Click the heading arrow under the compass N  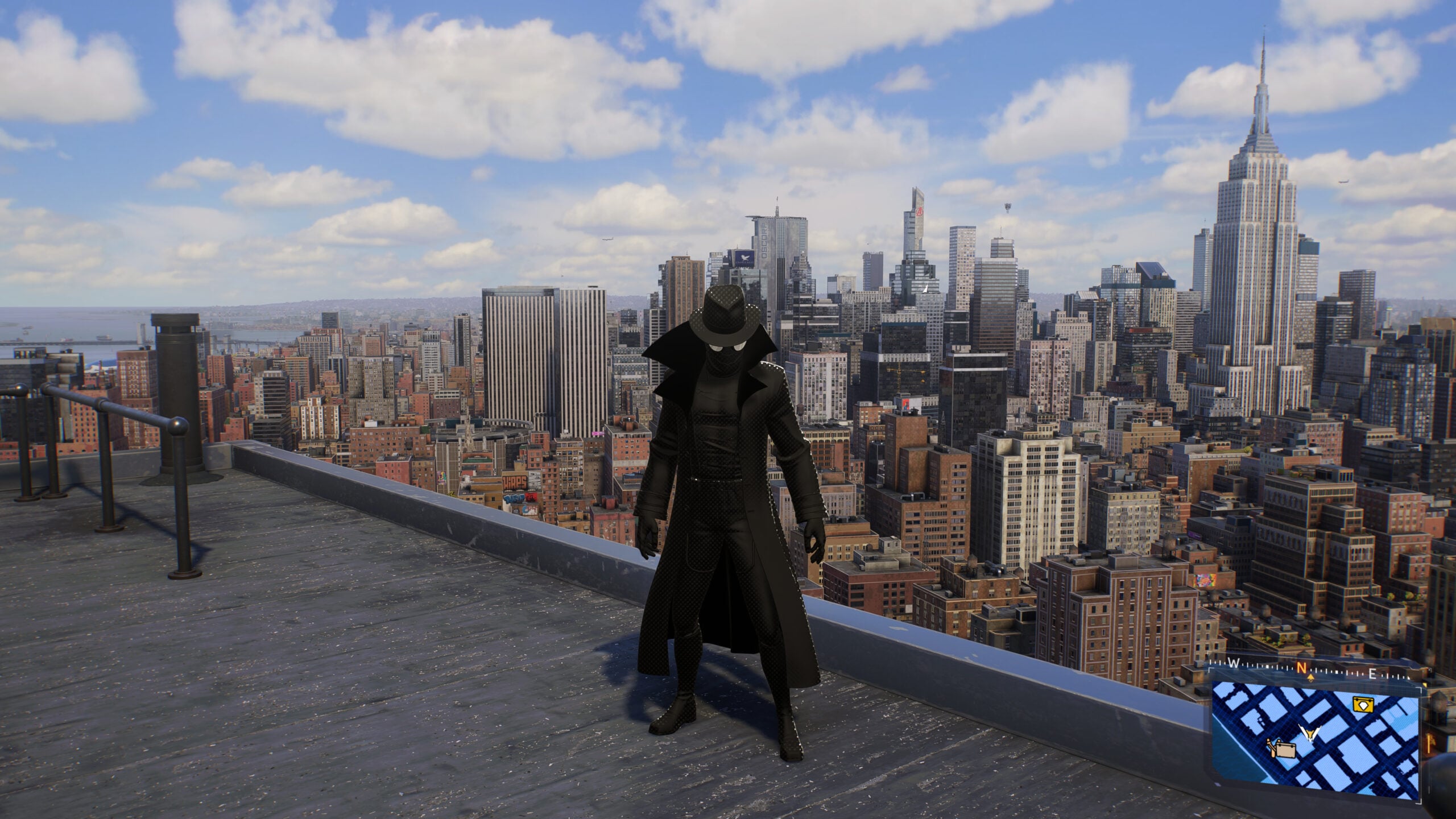(x=1310, y=678)
